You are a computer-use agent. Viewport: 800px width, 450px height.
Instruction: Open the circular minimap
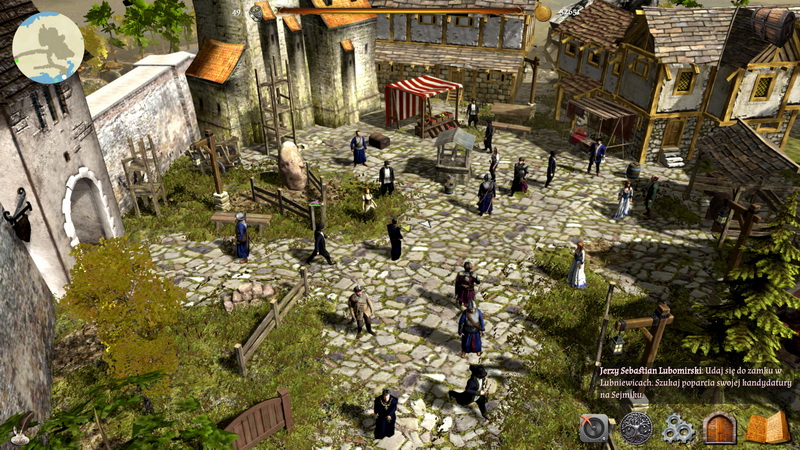pos(48,47)
